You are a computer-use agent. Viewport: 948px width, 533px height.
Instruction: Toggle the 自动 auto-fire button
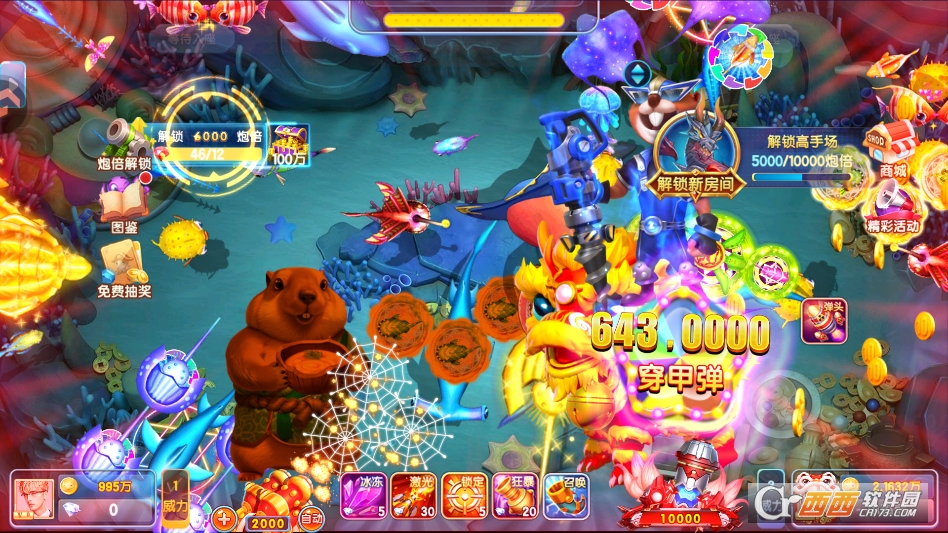click(x=311, y=518)
